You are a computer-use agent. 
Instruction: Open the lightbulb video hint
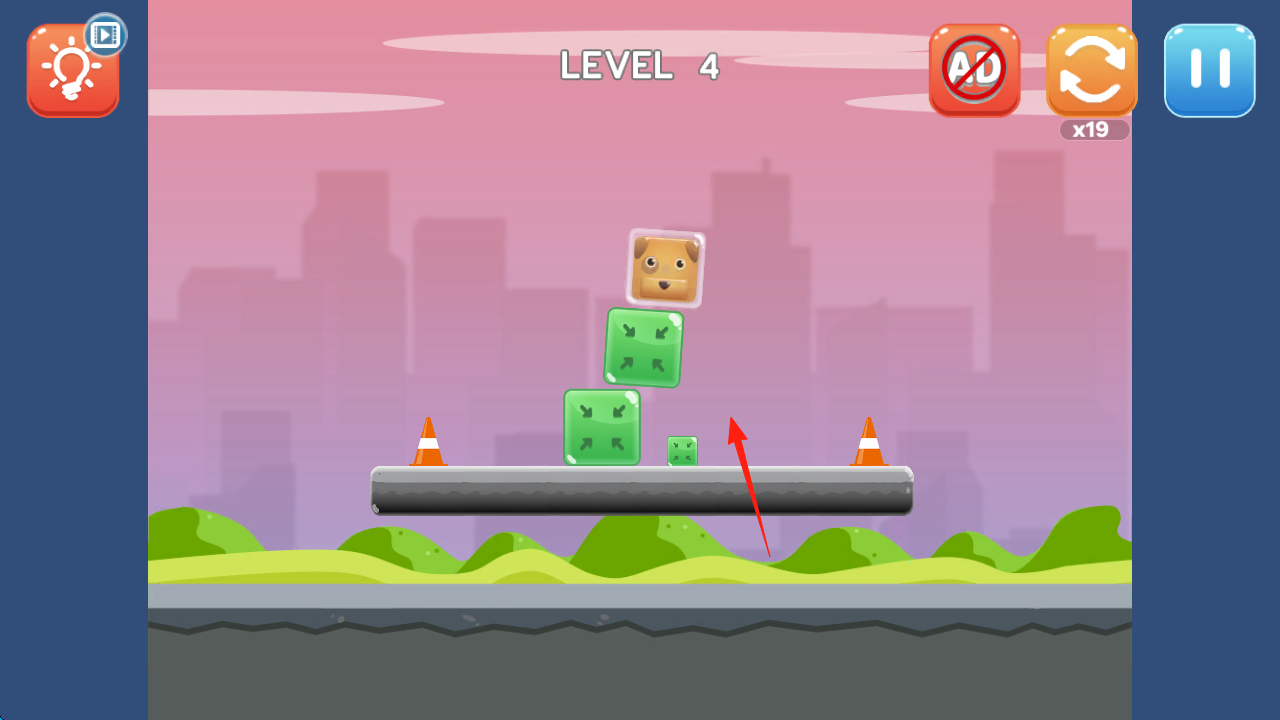click(x=73, y=70)
